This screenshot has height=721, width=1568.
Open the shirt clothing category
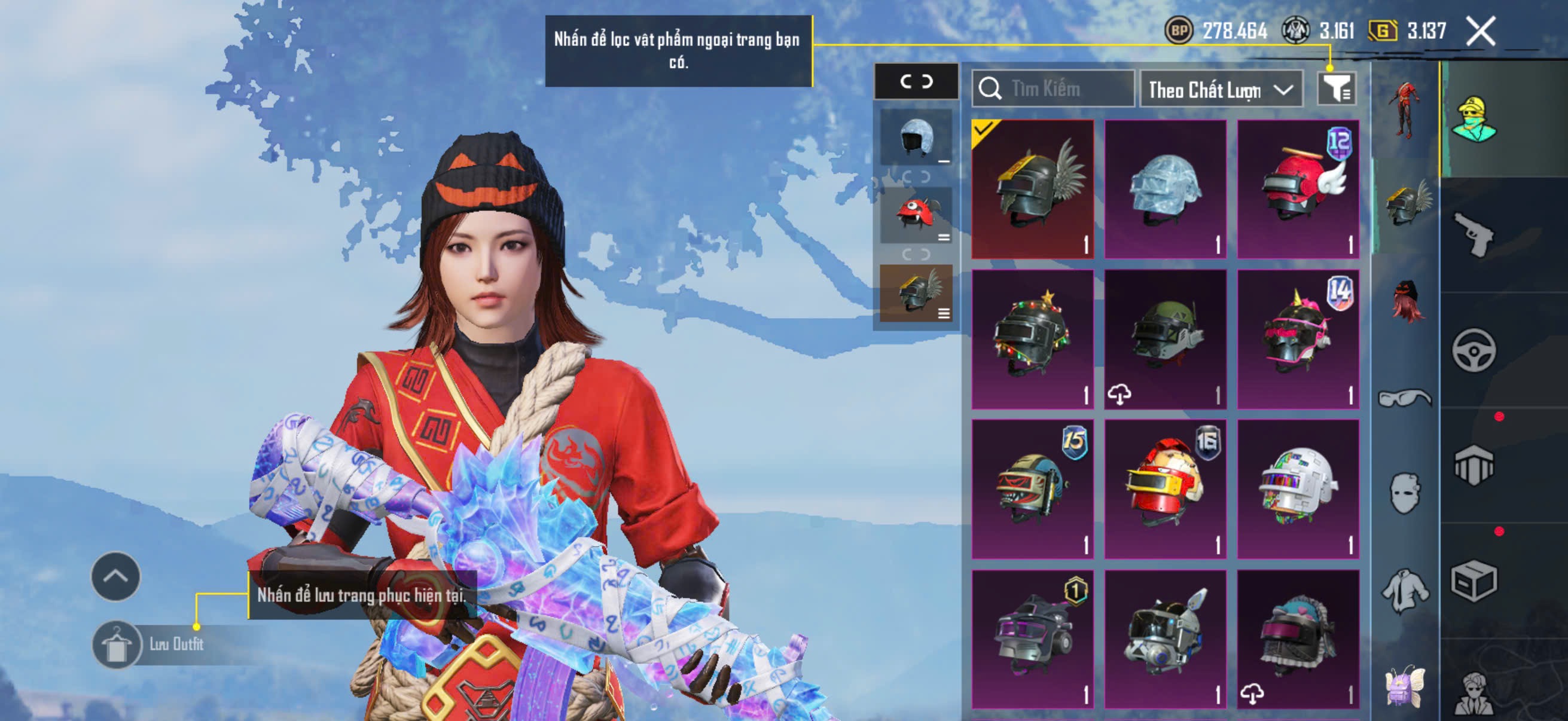[x=1404, y=589]
